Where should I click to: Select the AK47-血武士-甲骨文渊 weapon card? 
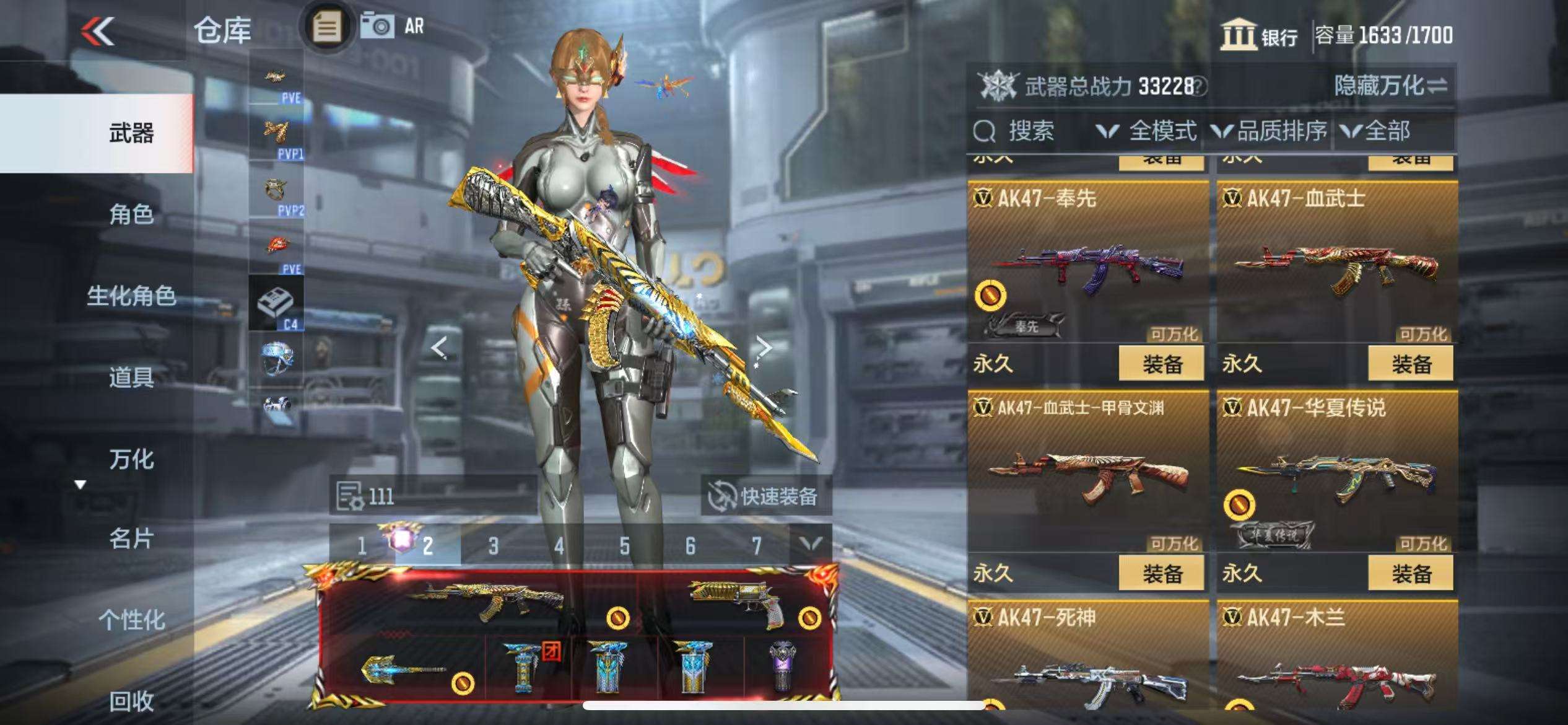[1087, 472]
